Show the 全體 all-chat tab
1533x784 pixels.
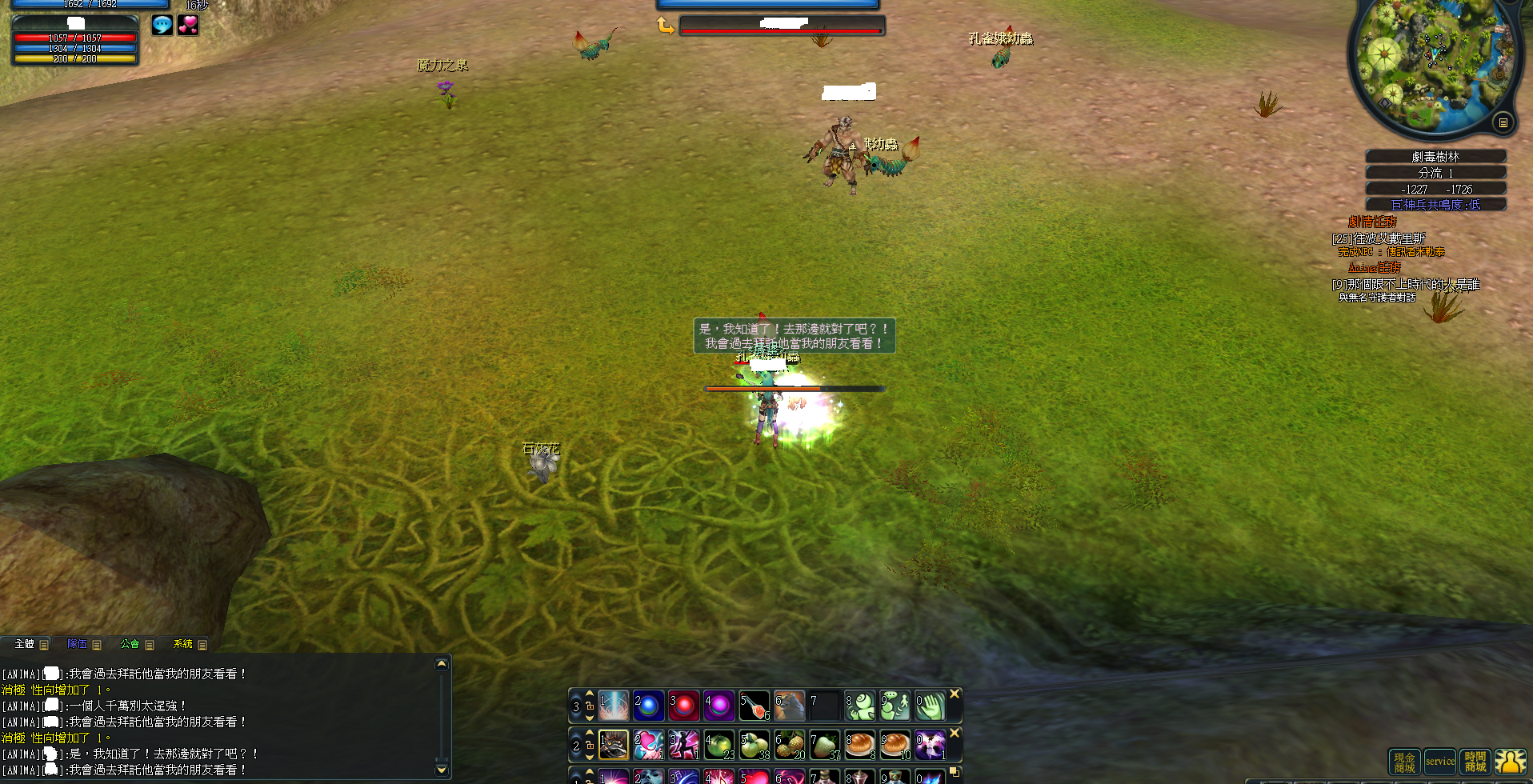25,644
